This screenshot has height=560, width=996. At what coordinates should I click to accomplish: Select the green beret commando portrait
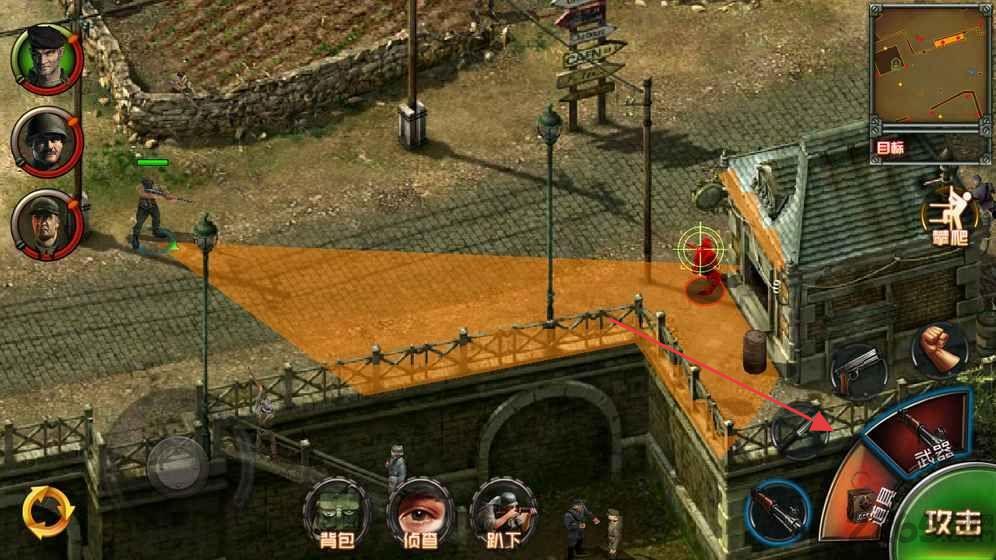click(46, 59)
